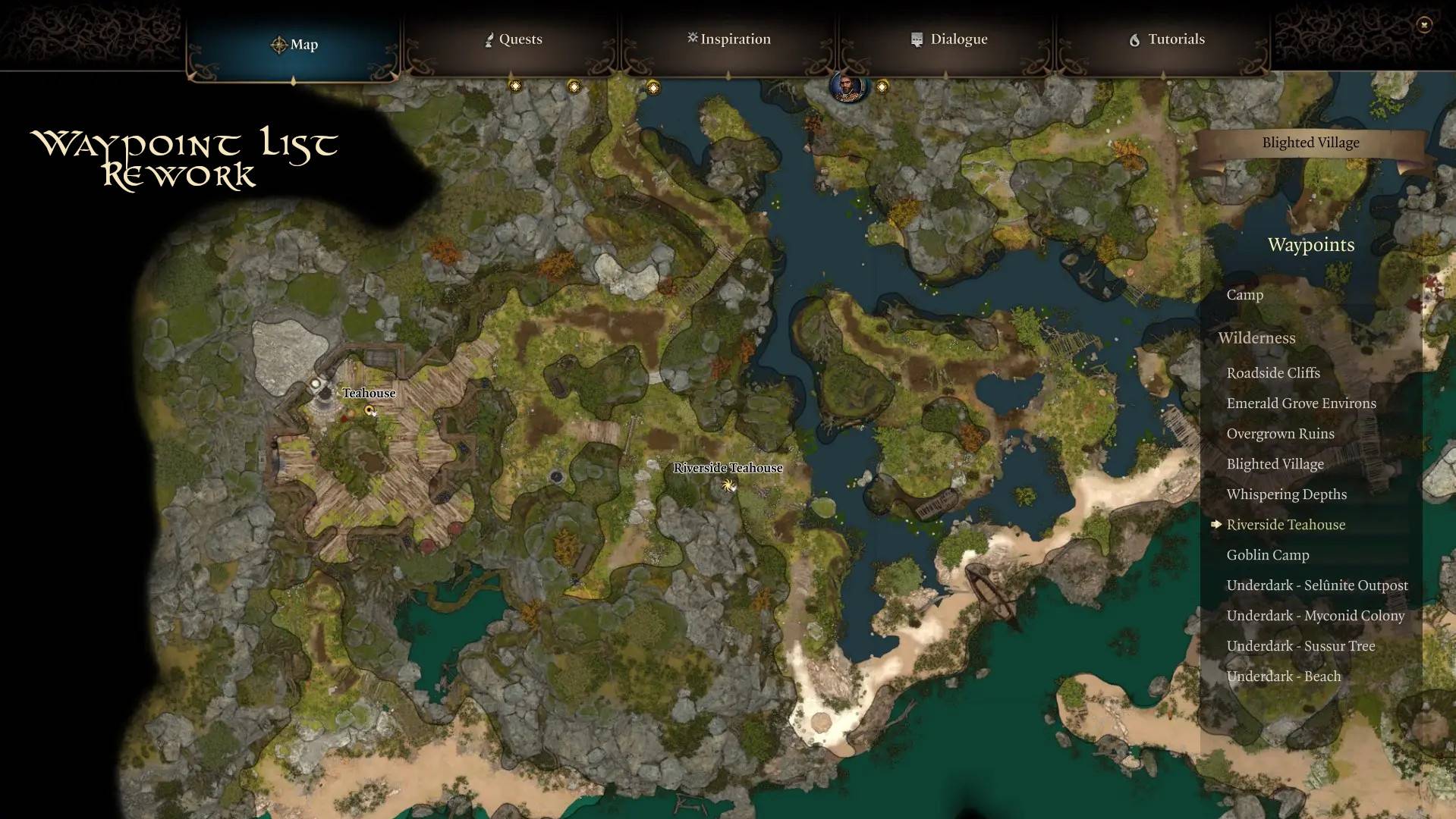This screenshot has height=819, width=1456.
Task: Click the Teahouse waypoint marker on the map
Action: tap(370, 411)
